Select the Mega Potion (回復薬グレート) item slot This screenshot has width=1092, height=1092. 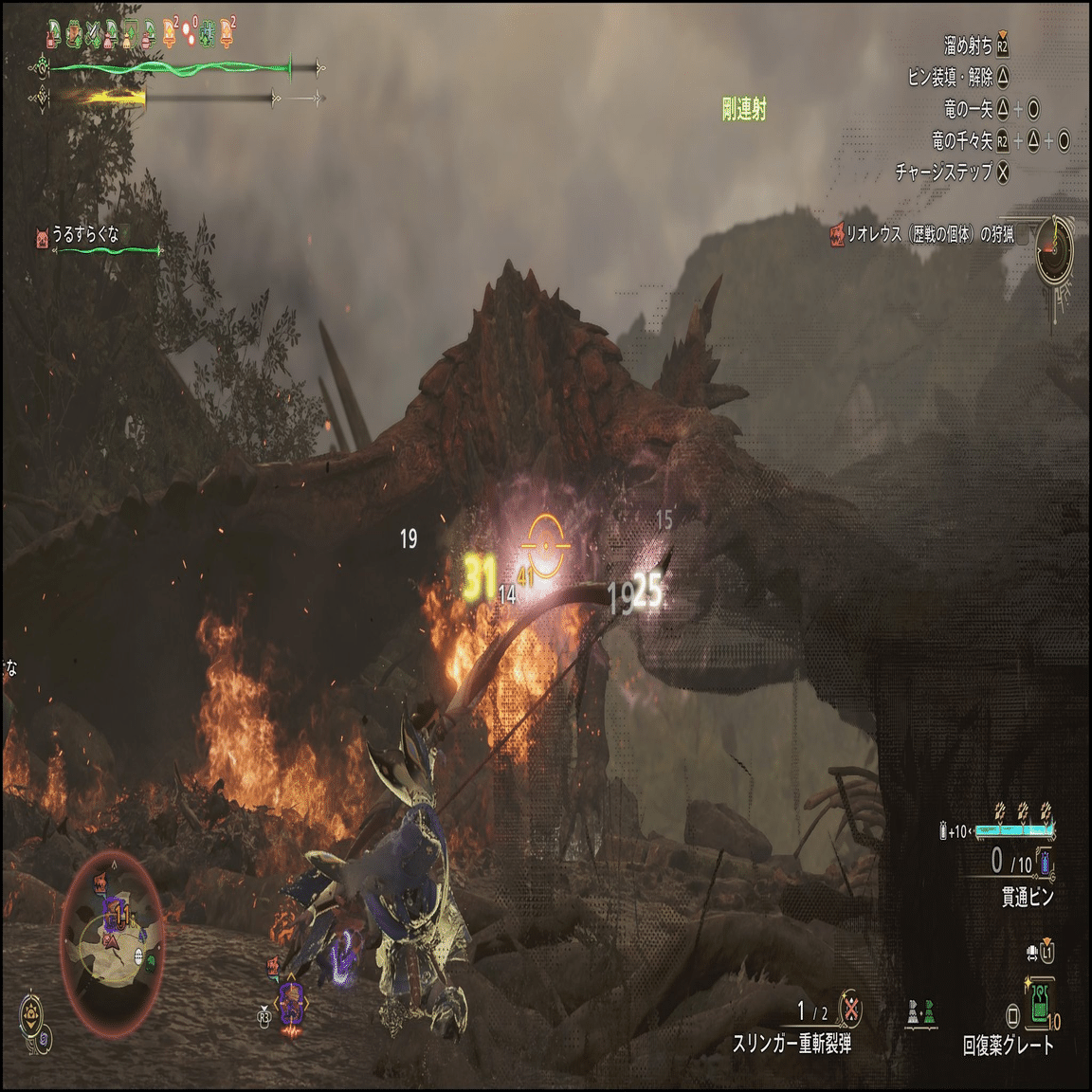(1041, 1005)
